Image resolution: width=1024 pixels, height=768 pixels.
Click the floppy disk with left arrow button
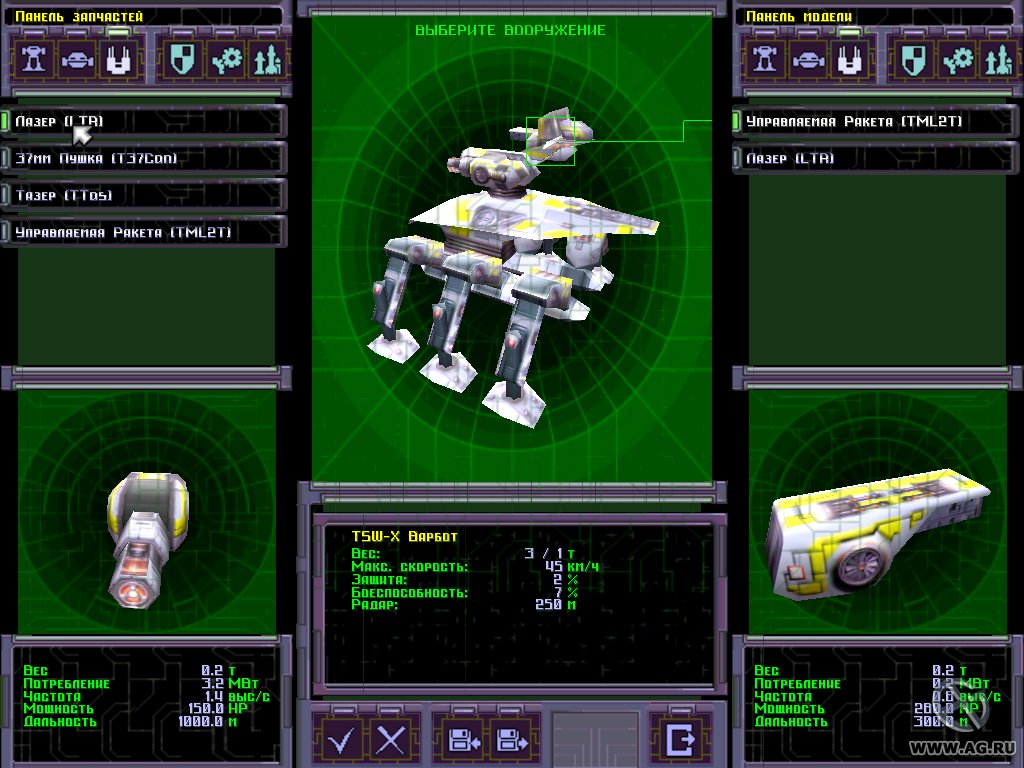coord(465,741)
